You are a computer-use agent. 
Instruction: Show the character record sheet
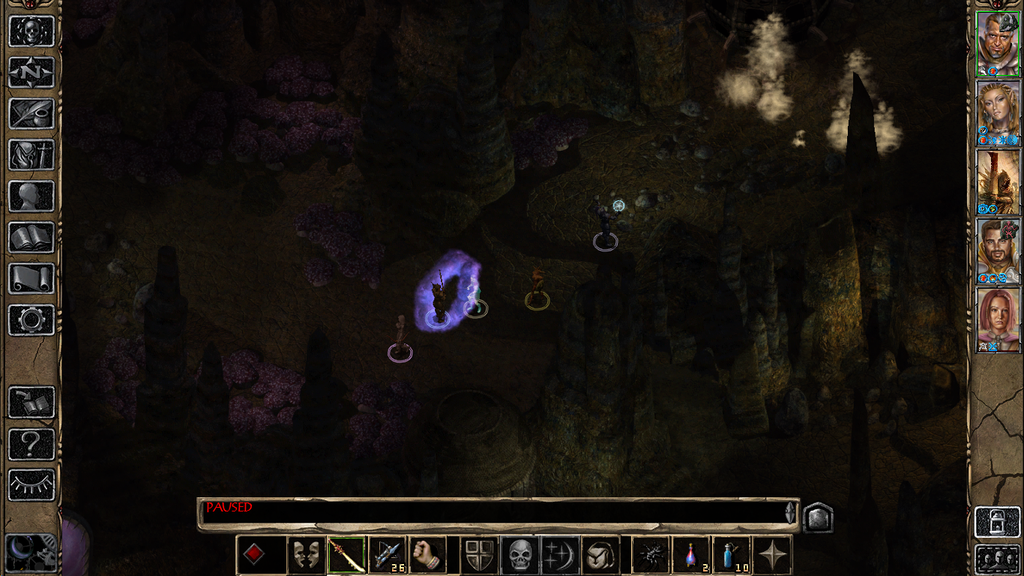point(31,195)
